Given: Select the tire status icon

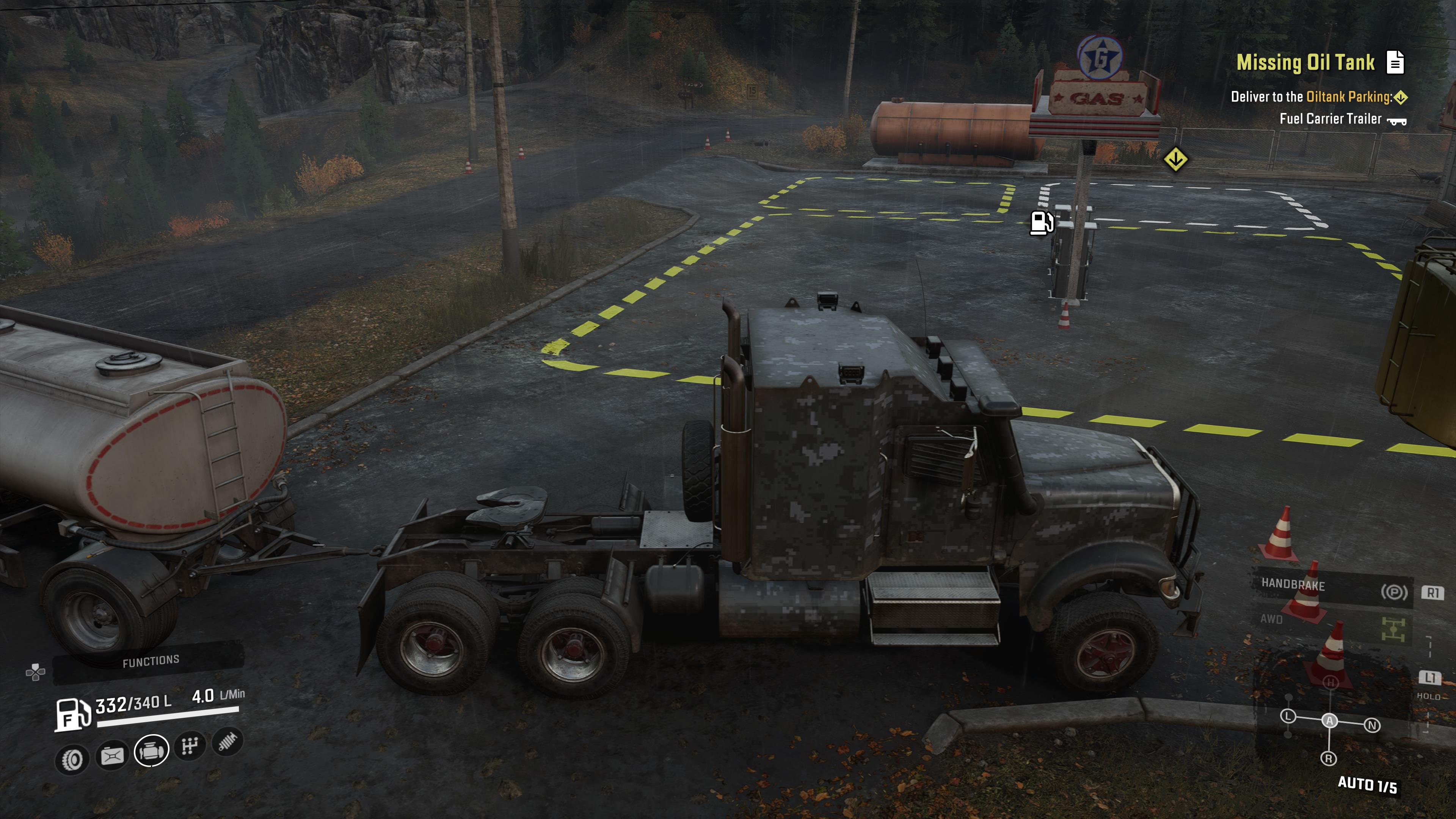Looking at the screenshot, I should (x=72, y=759).
